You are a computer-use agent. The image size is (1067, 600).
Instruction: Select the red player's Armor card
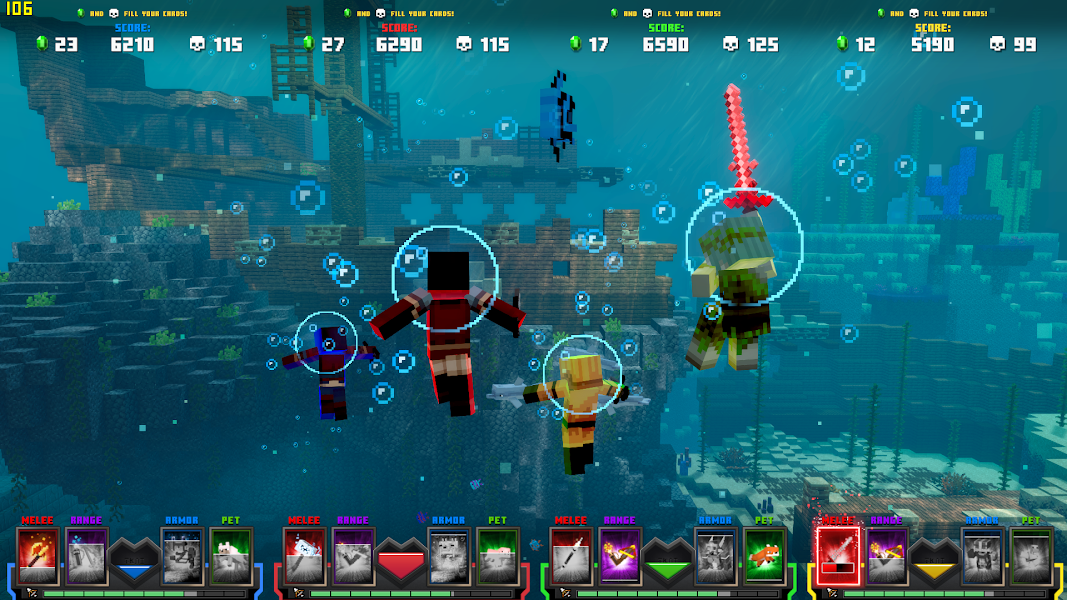[449, 556]
